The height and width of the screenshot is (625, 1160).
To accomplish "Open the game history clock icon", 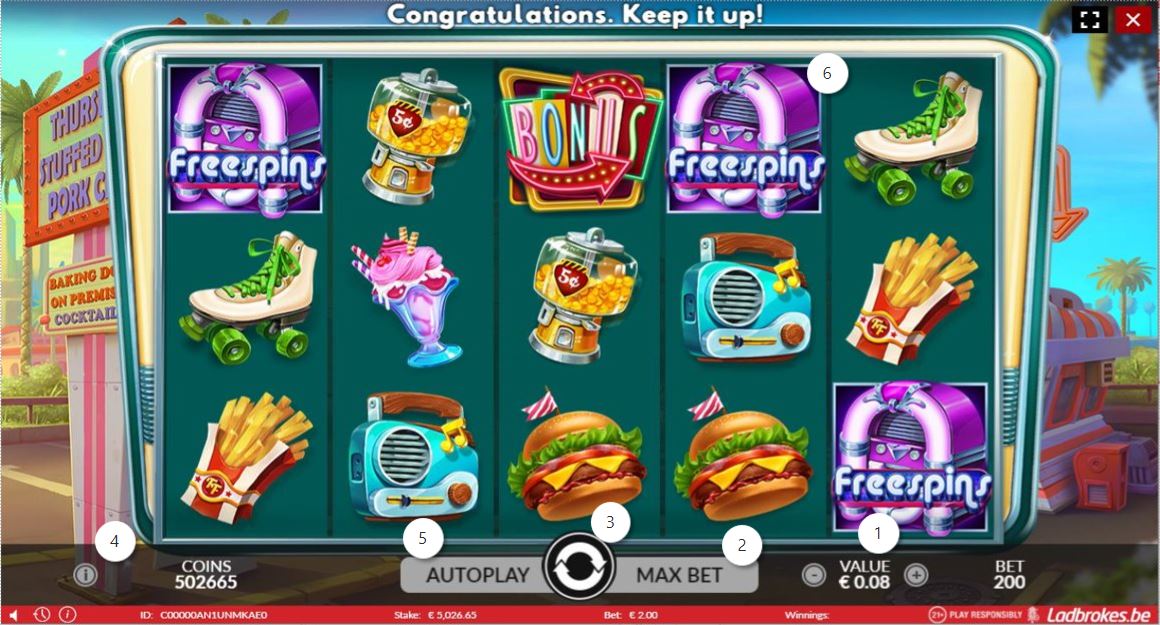I will (42, 614).
